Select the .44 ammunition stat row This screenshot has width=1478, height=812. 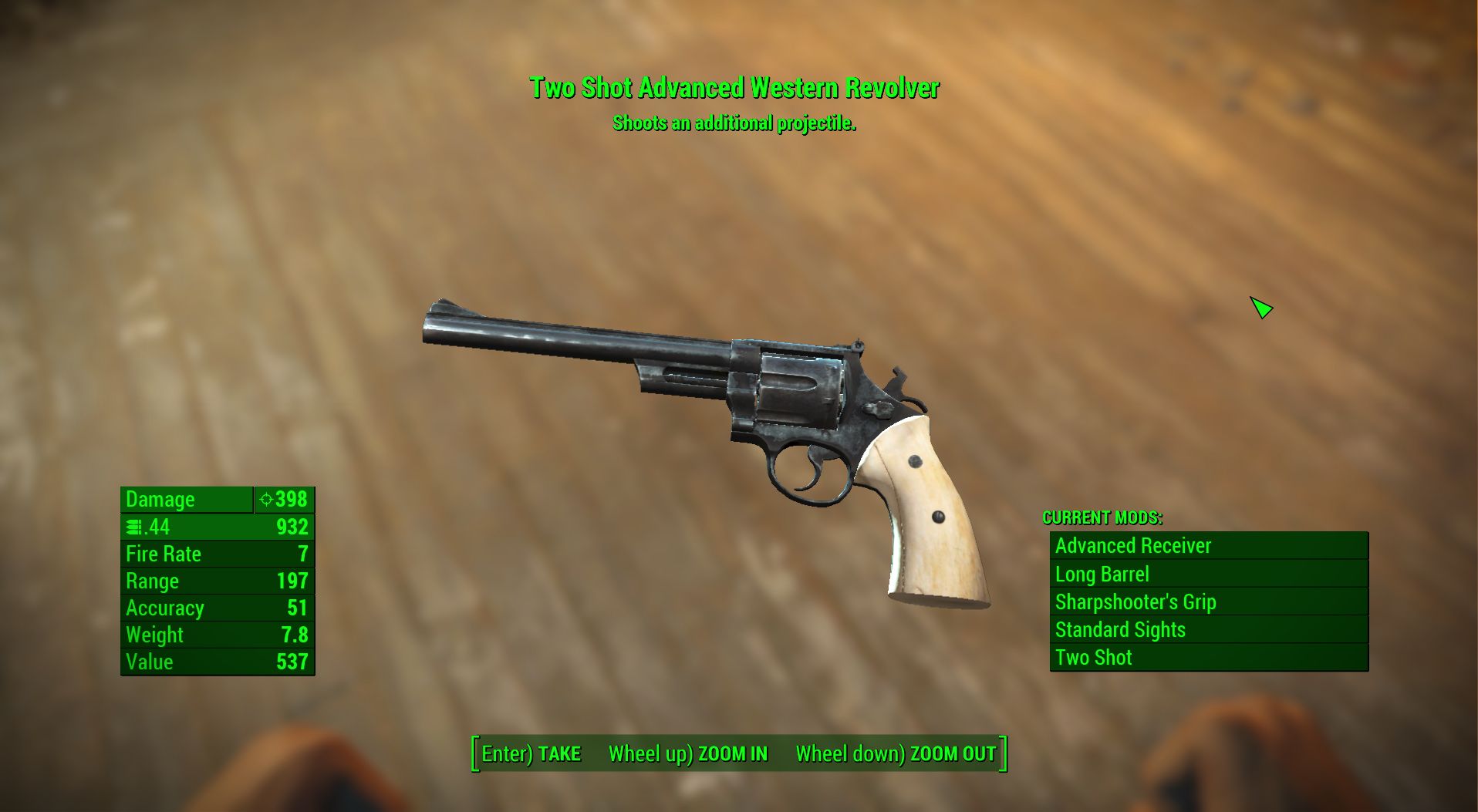click(216, 527)
